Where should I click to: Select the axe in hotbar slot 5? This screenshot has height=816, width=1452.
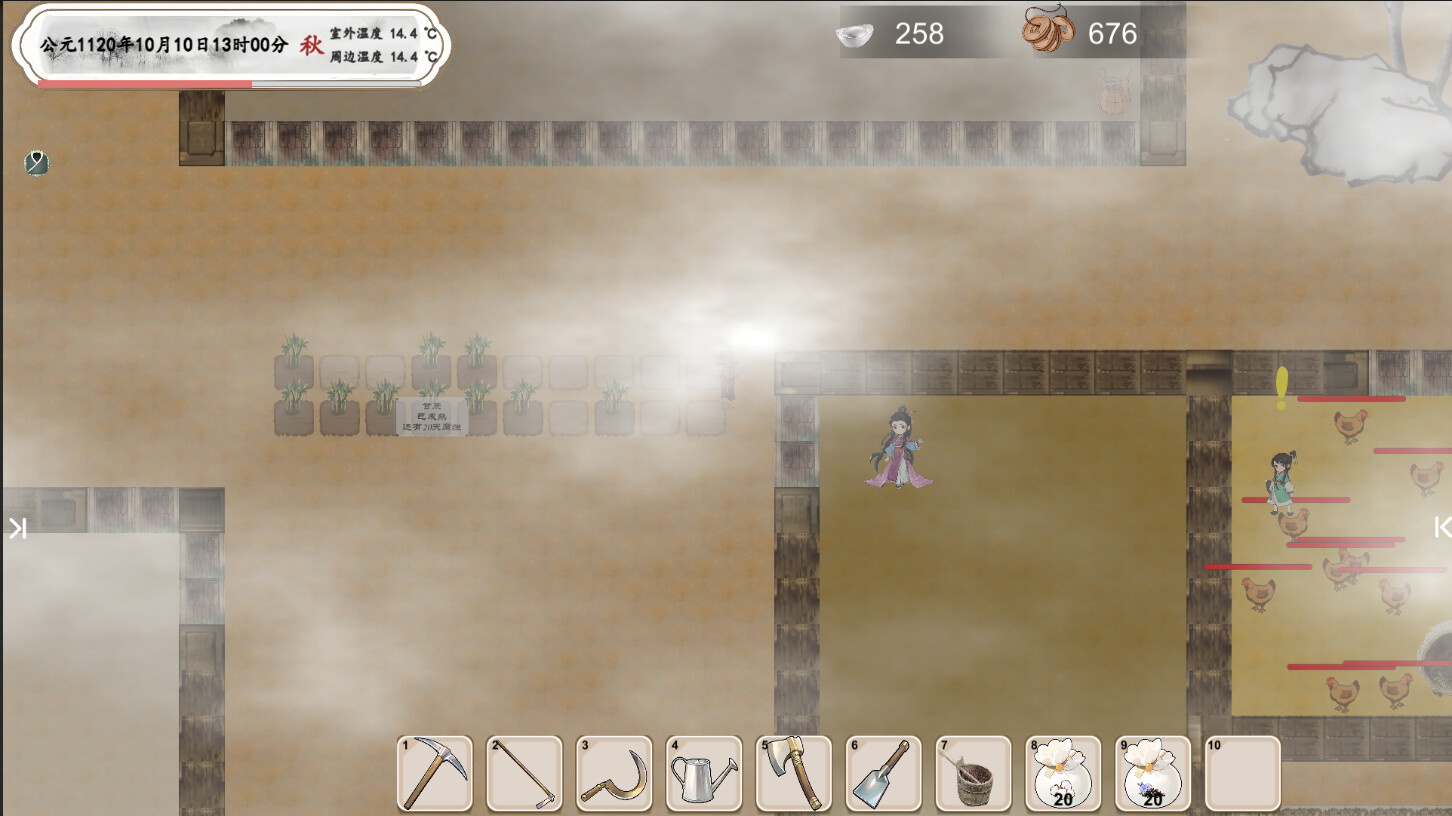pos(794,773)
